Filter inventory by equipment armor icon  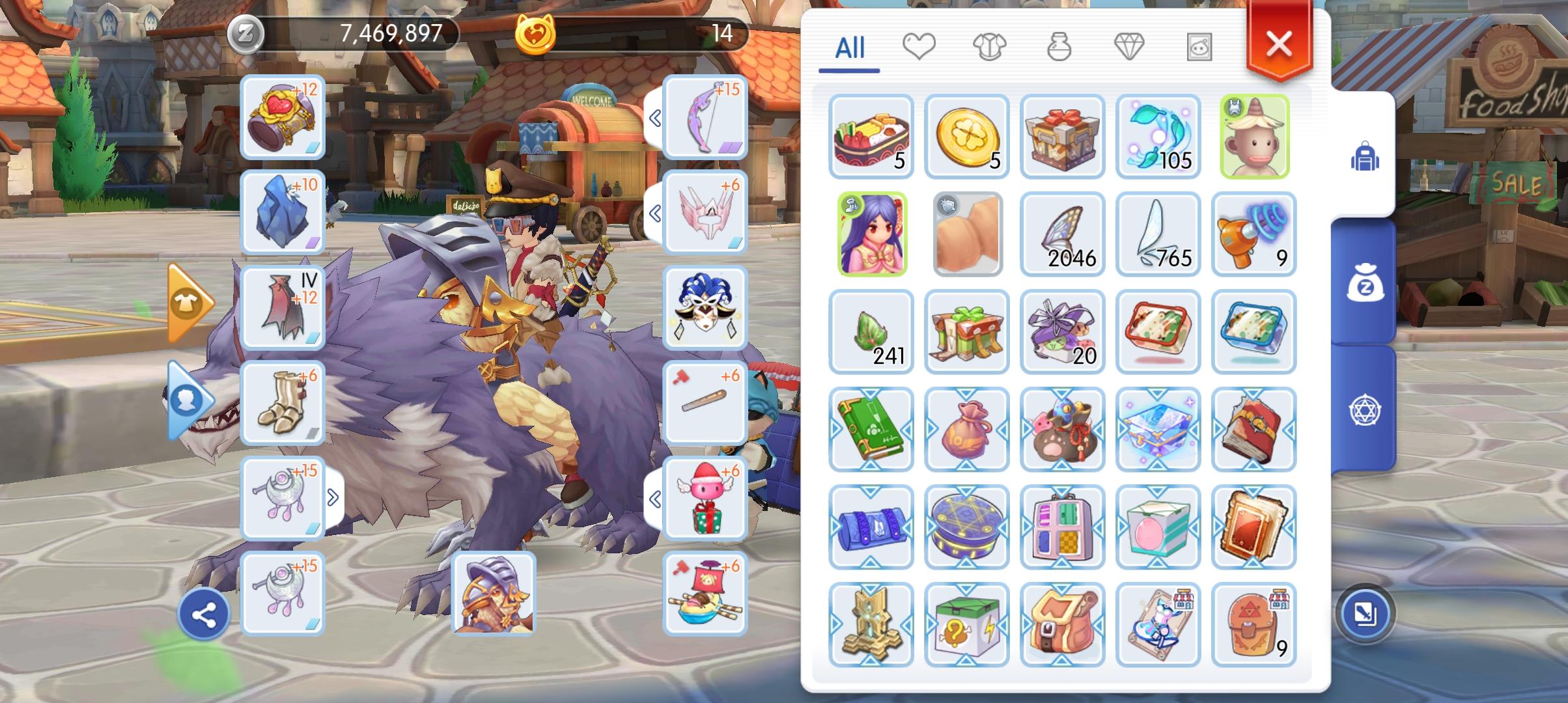(x=990, y=47)
